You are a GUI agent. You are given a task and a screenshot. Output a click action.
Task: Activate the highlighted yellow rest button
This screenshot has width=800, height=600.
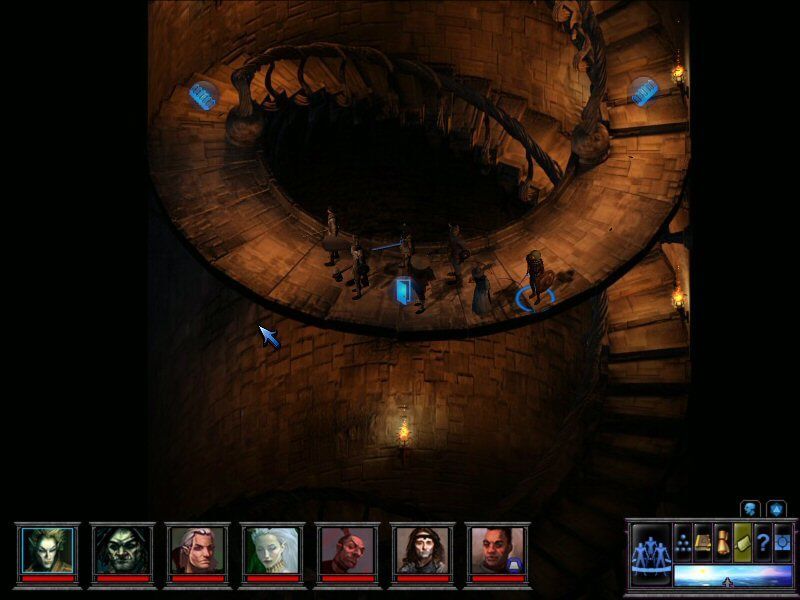click(743, 541)
